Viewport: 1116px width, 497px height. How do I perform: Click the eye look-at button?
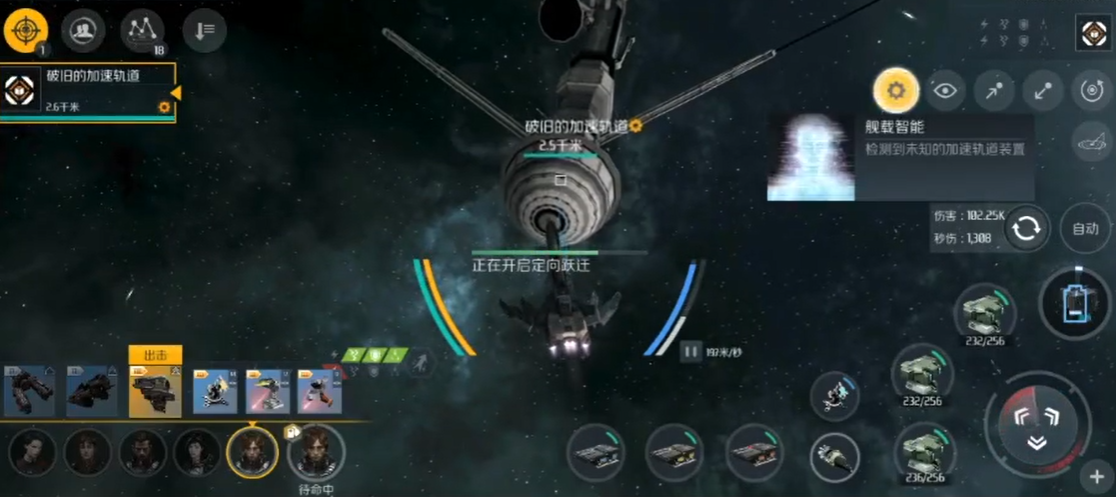[x=944, y=91]
